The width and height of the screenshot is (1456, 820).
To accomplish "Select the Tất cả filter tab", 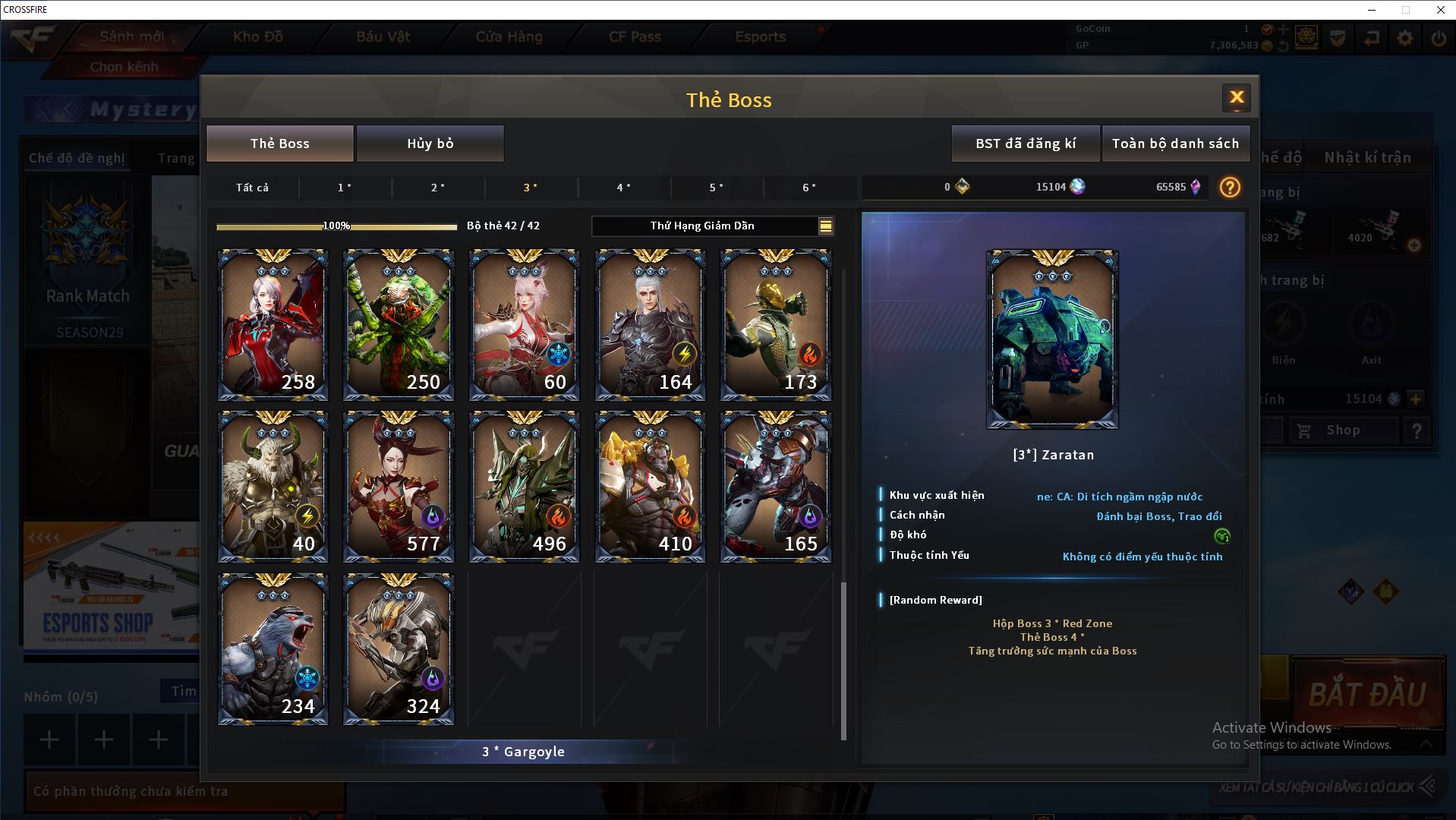I will coord(252,188).
